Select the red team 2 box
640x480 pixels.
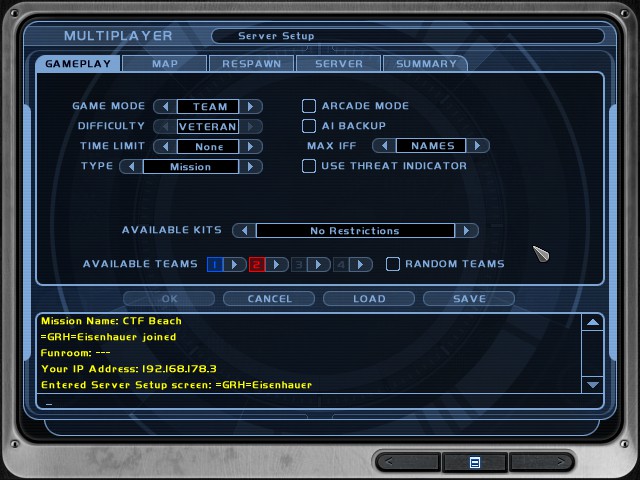(256, 264)
